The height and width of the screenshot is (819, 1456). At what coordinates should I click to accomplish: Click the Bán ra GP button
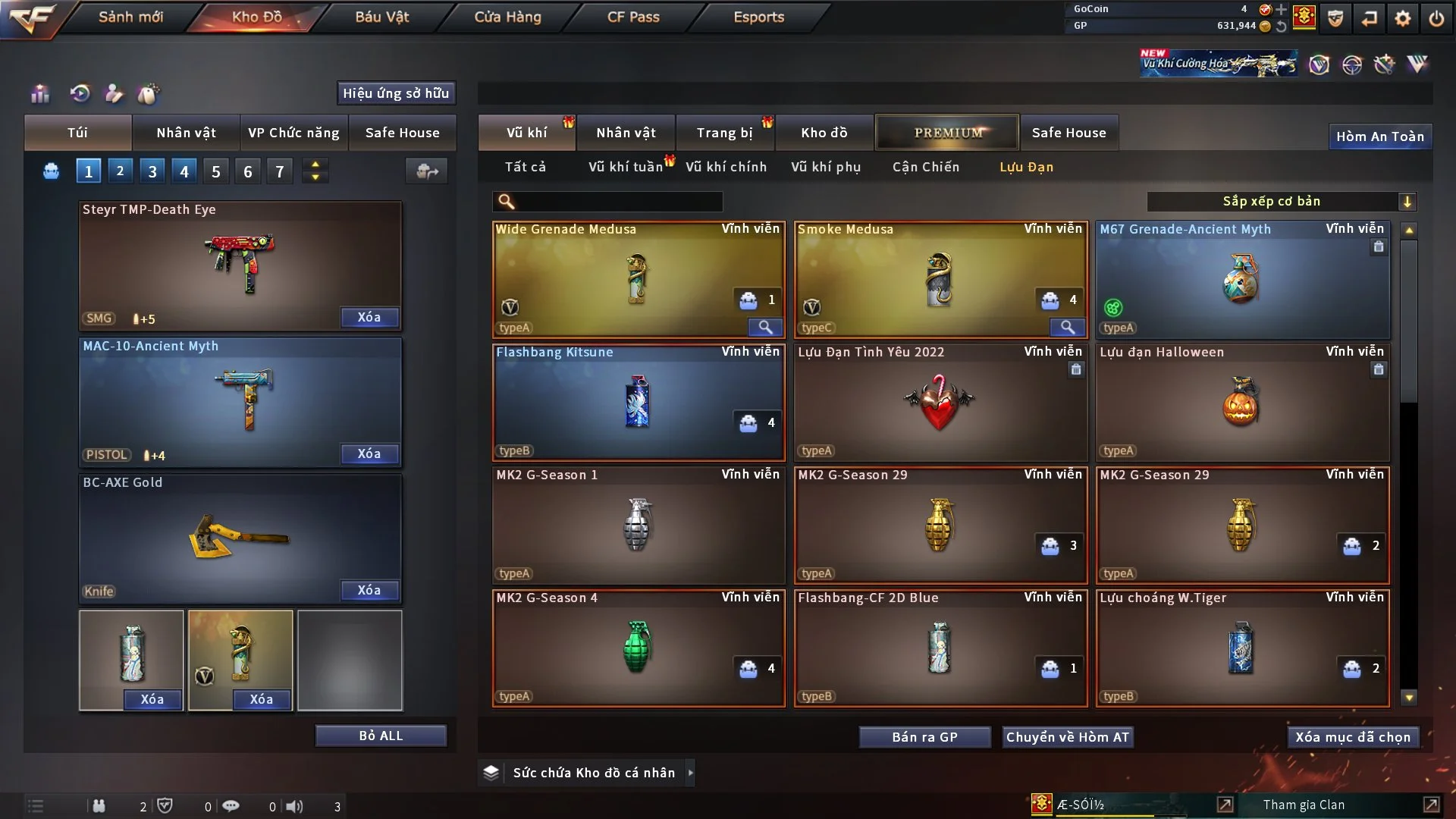point(924,737)
